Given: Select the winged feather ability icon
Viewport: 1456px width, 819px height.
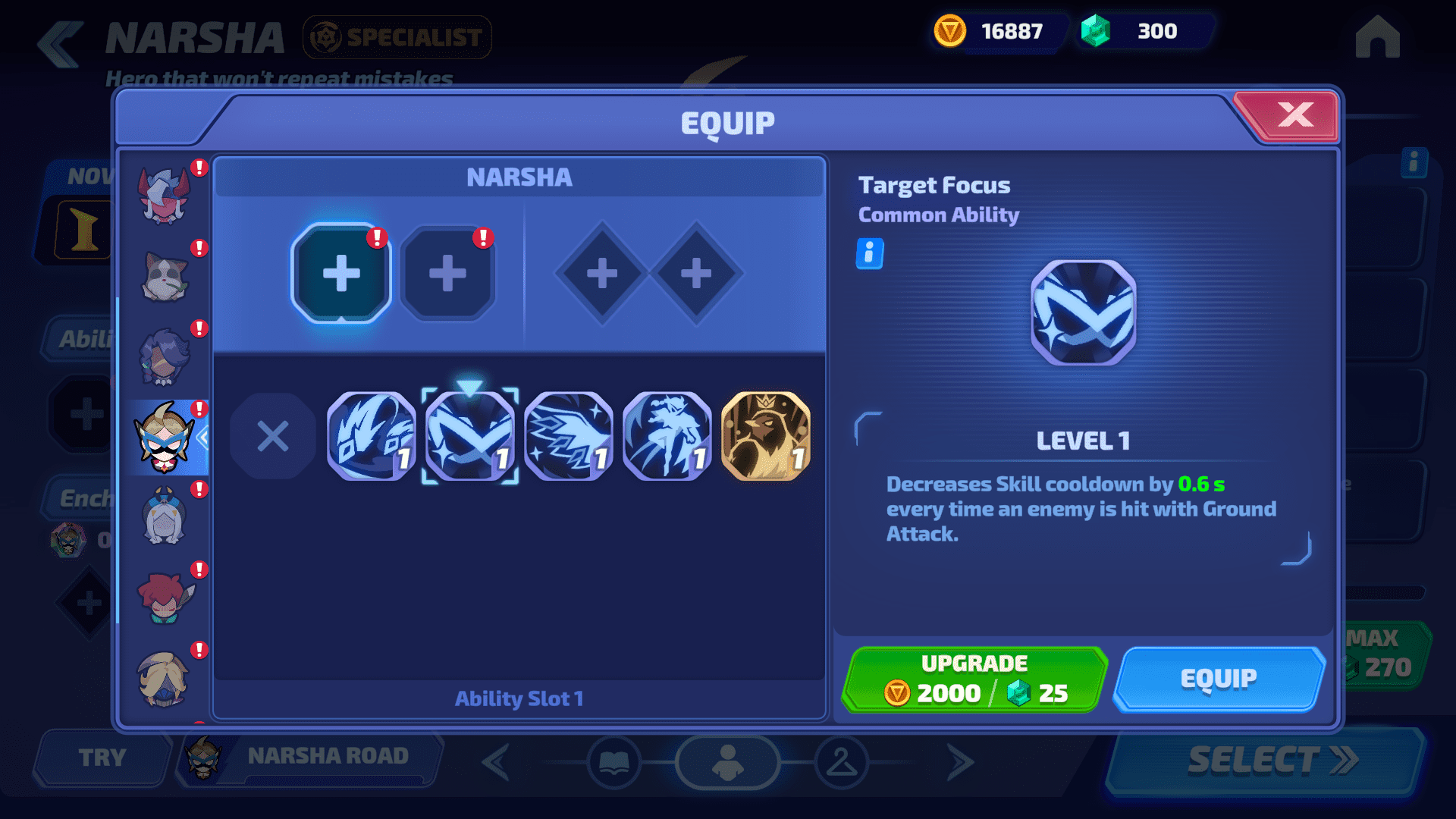Looking at the screenshot, I should click(569, 436).
